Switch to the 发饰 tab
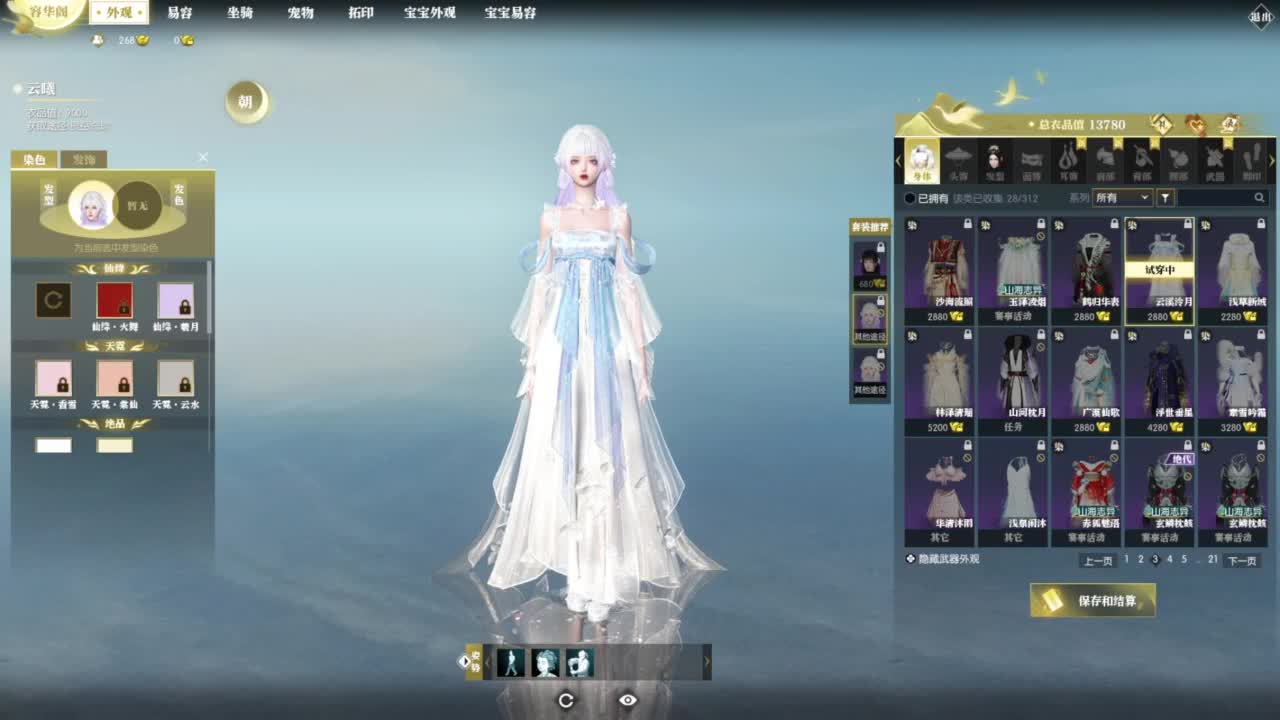Screen dimensions: 1280x720 83,160
